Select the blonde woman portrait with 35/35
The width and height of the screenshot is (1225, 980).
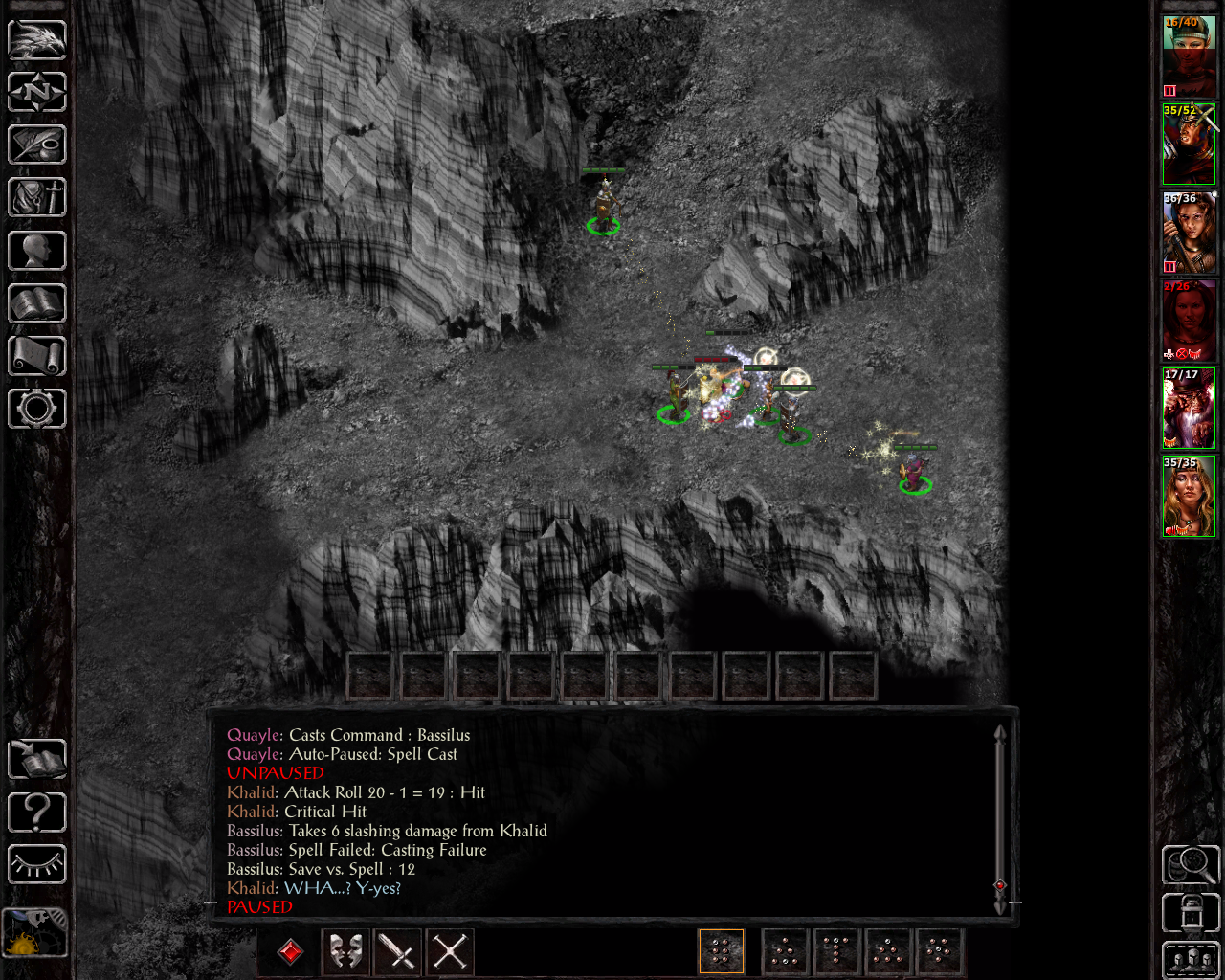tap(1189, 497)
